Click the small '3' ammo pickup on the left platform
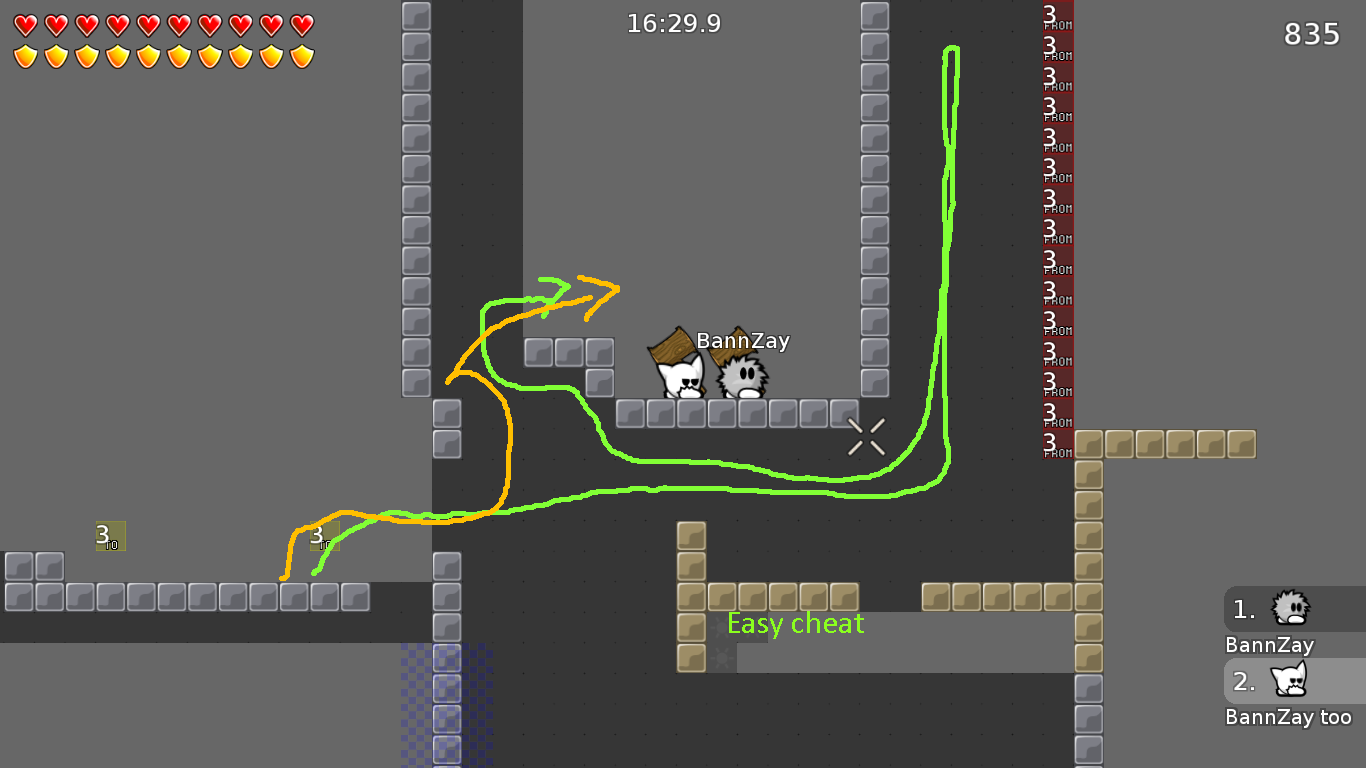 pyautogui.click(x=110, y=535)
